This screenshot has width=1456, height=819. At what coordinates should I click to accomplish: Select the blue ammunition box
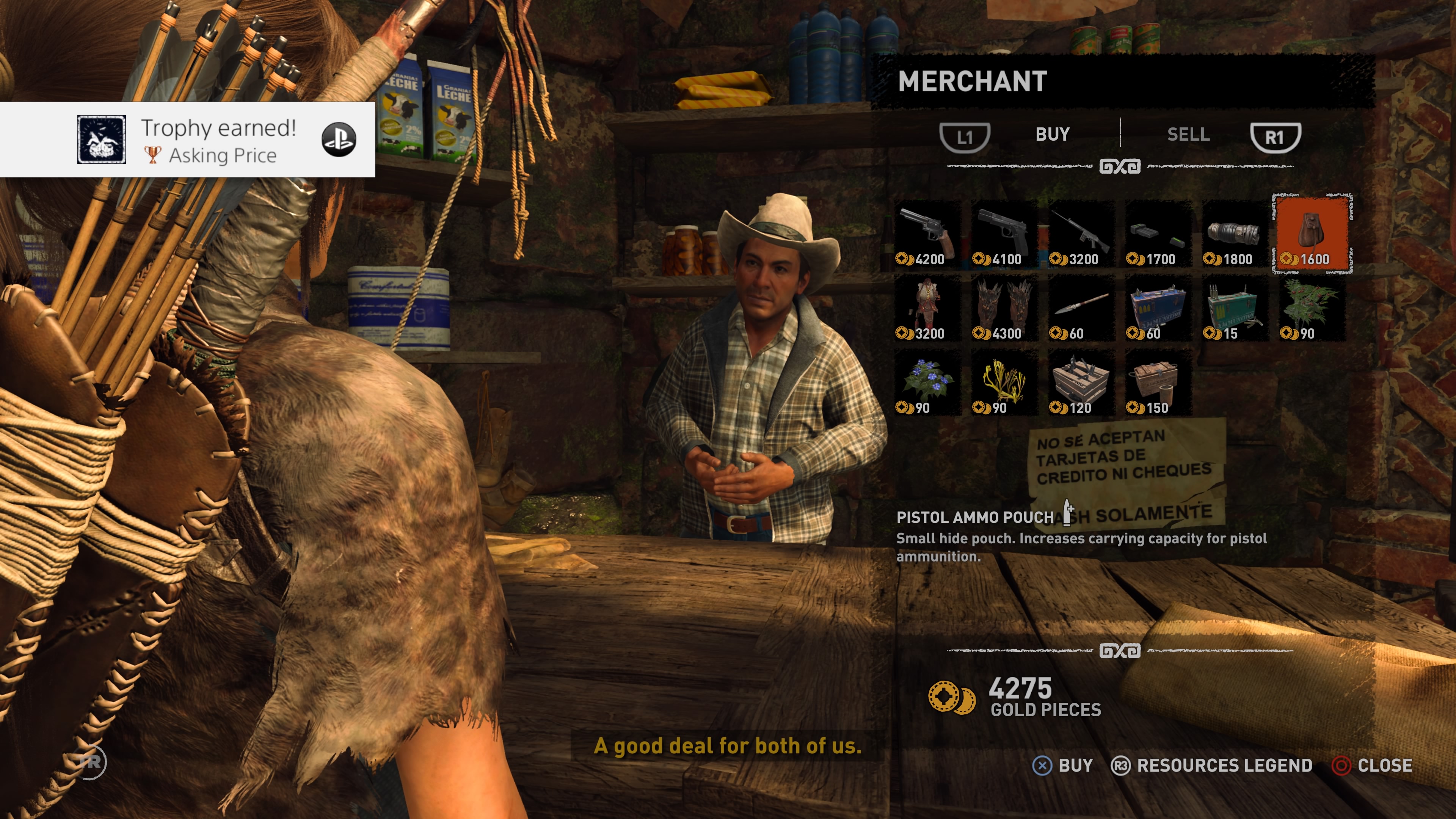(x=1158, y=309)
